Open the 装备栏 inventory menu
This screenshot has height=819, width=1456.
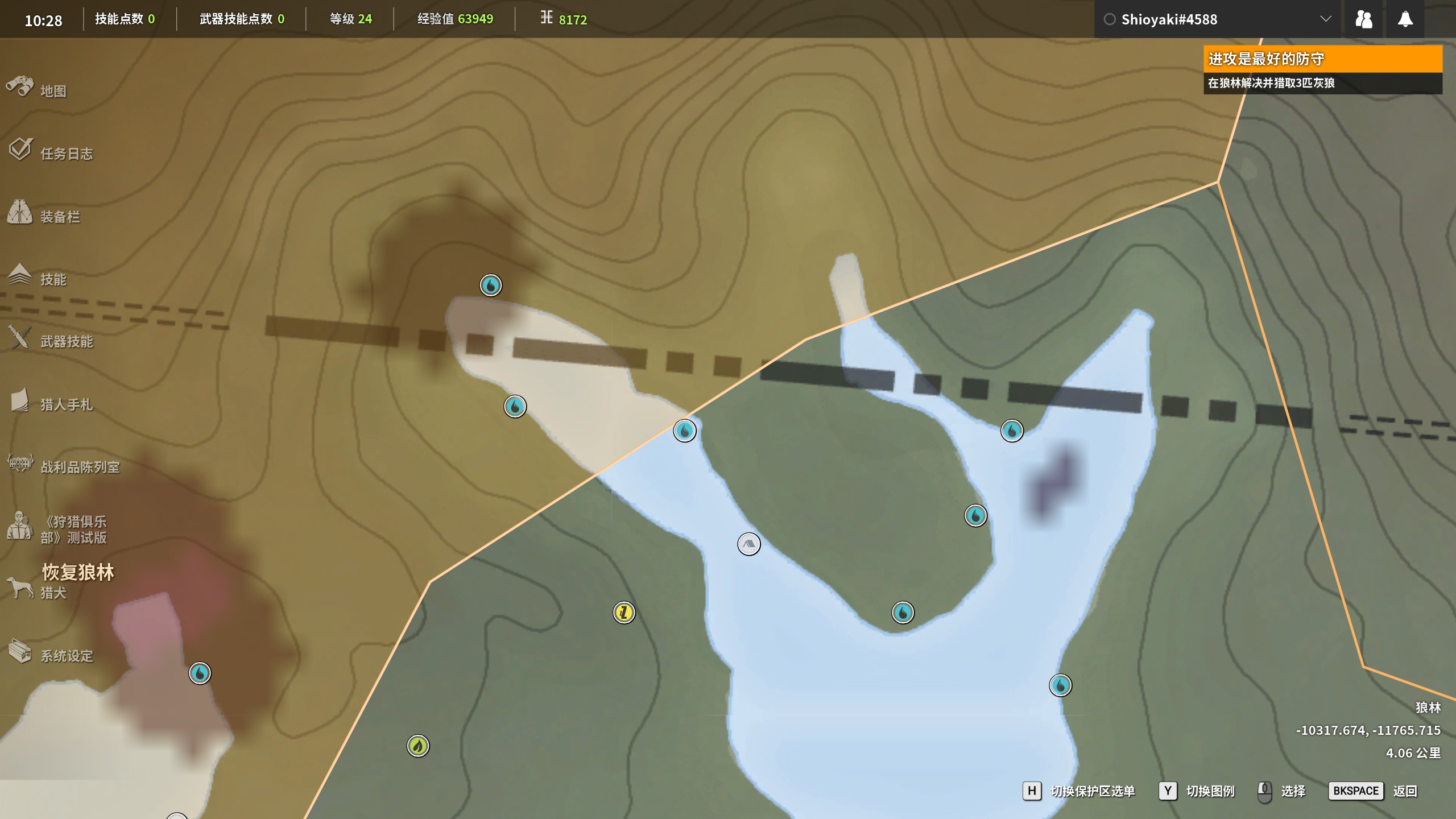(60, 217)
